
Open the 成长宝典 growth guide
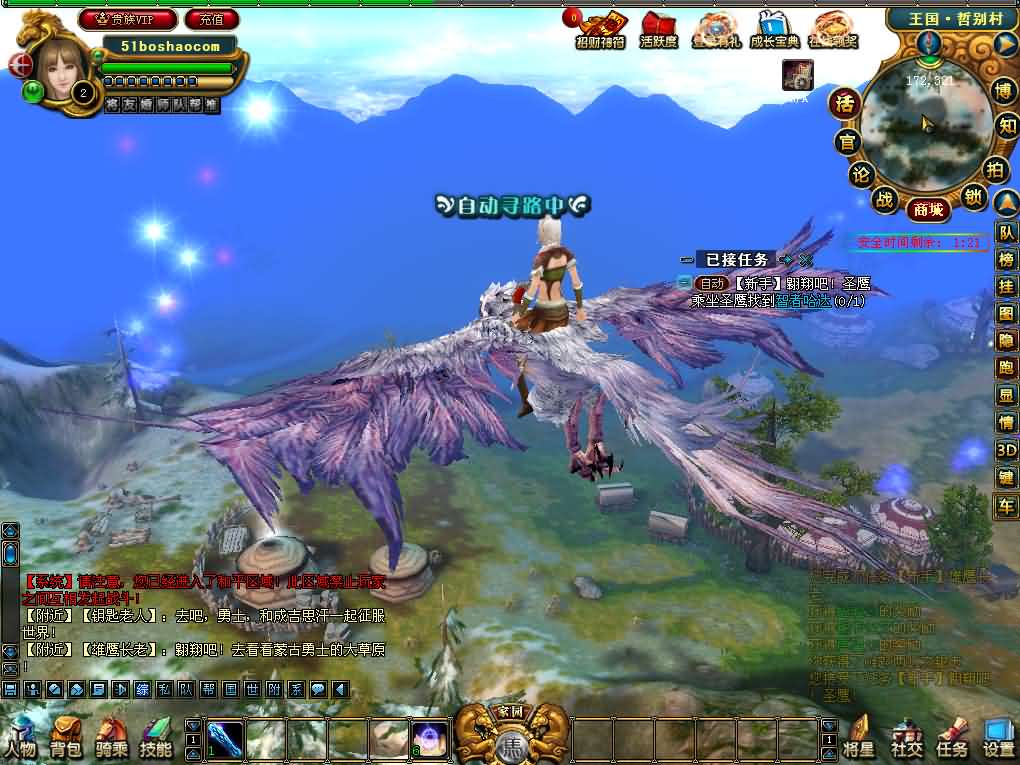774,30
